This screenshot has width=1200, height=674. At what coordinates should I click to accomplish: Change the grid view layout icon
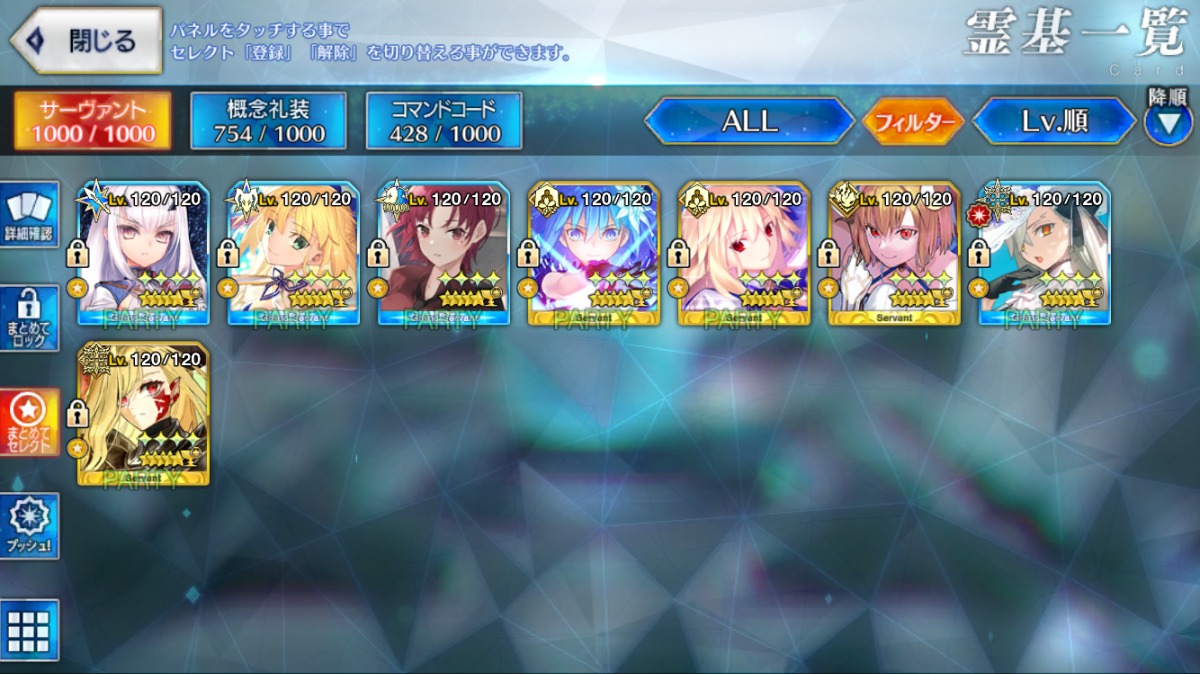tap(29, 630)
